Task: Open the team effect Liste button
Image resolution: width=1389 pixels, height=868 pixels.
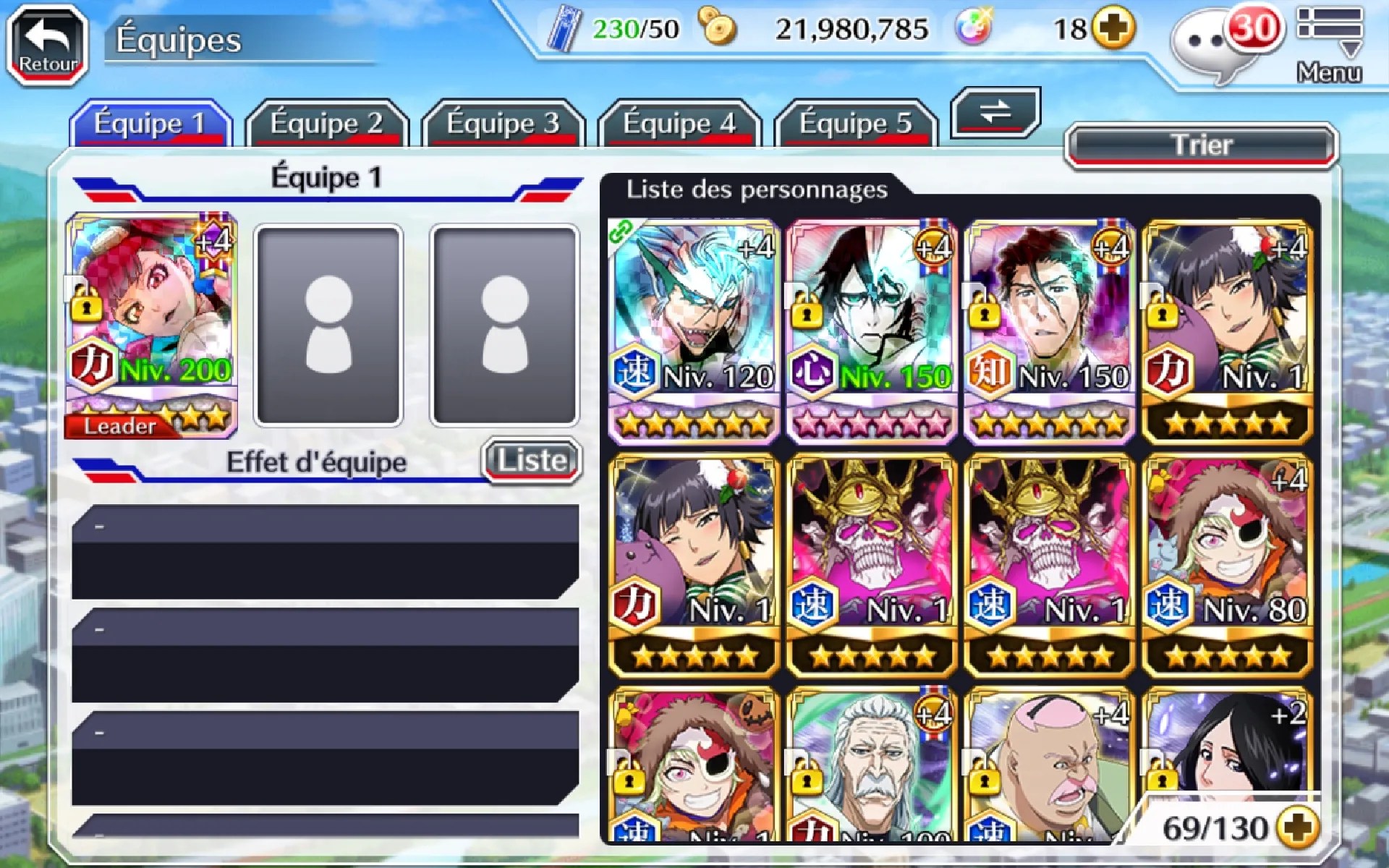Action: click(532, 460)
